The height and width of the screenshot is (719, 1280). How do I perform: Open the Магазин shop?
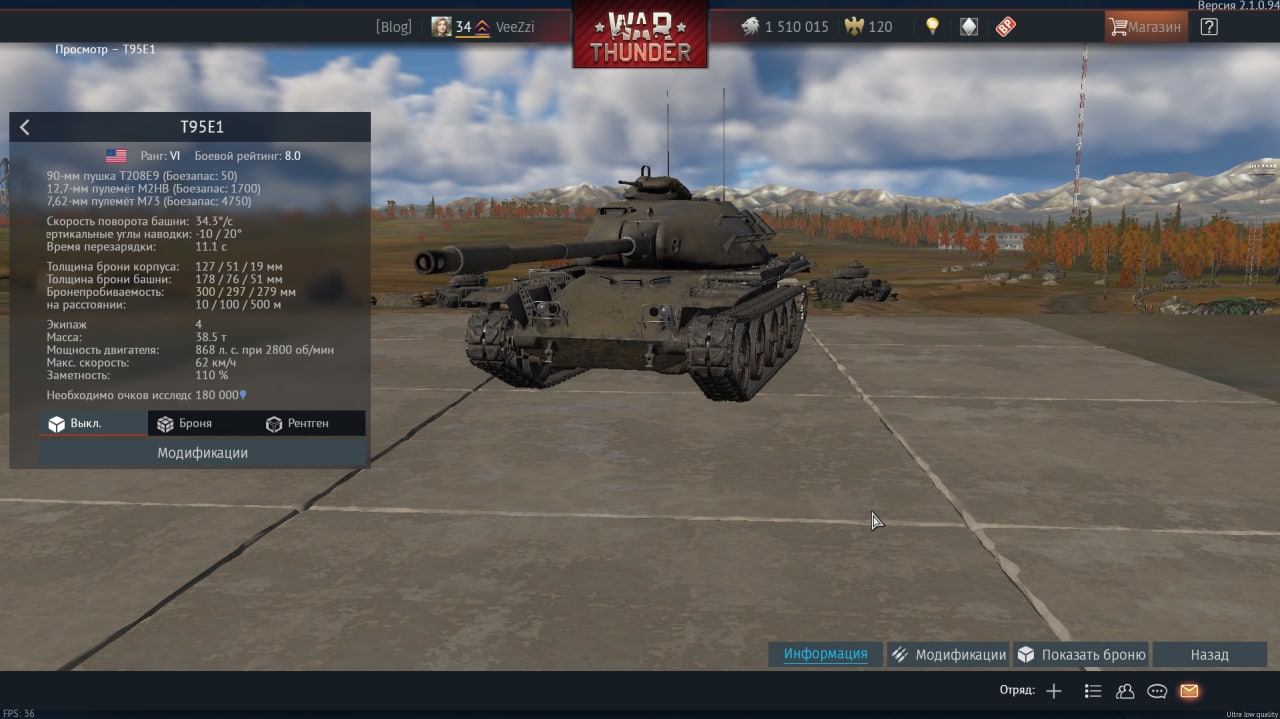[x=1146, y=27]
